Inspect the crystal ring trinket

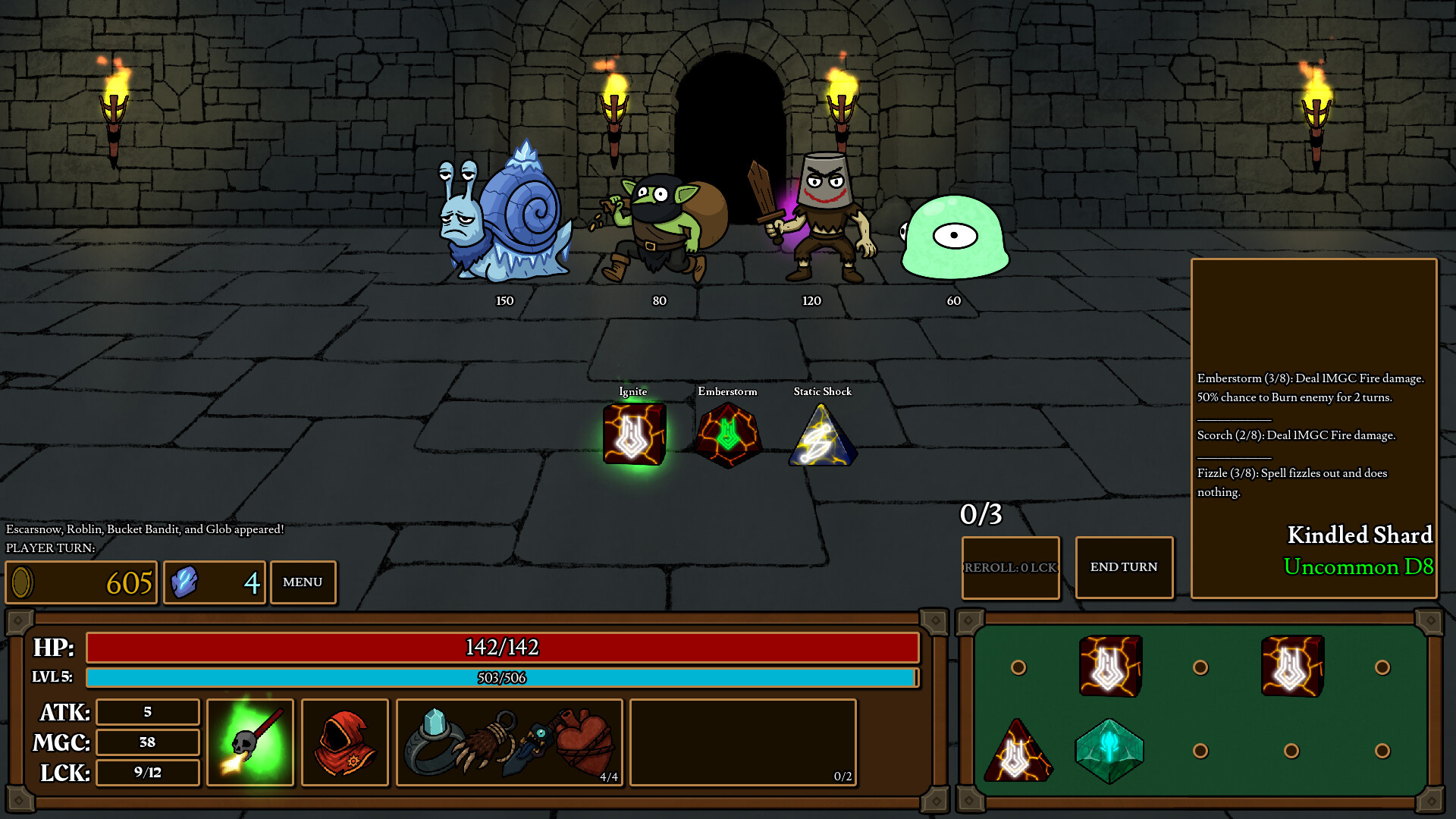(x=432, y=742)
